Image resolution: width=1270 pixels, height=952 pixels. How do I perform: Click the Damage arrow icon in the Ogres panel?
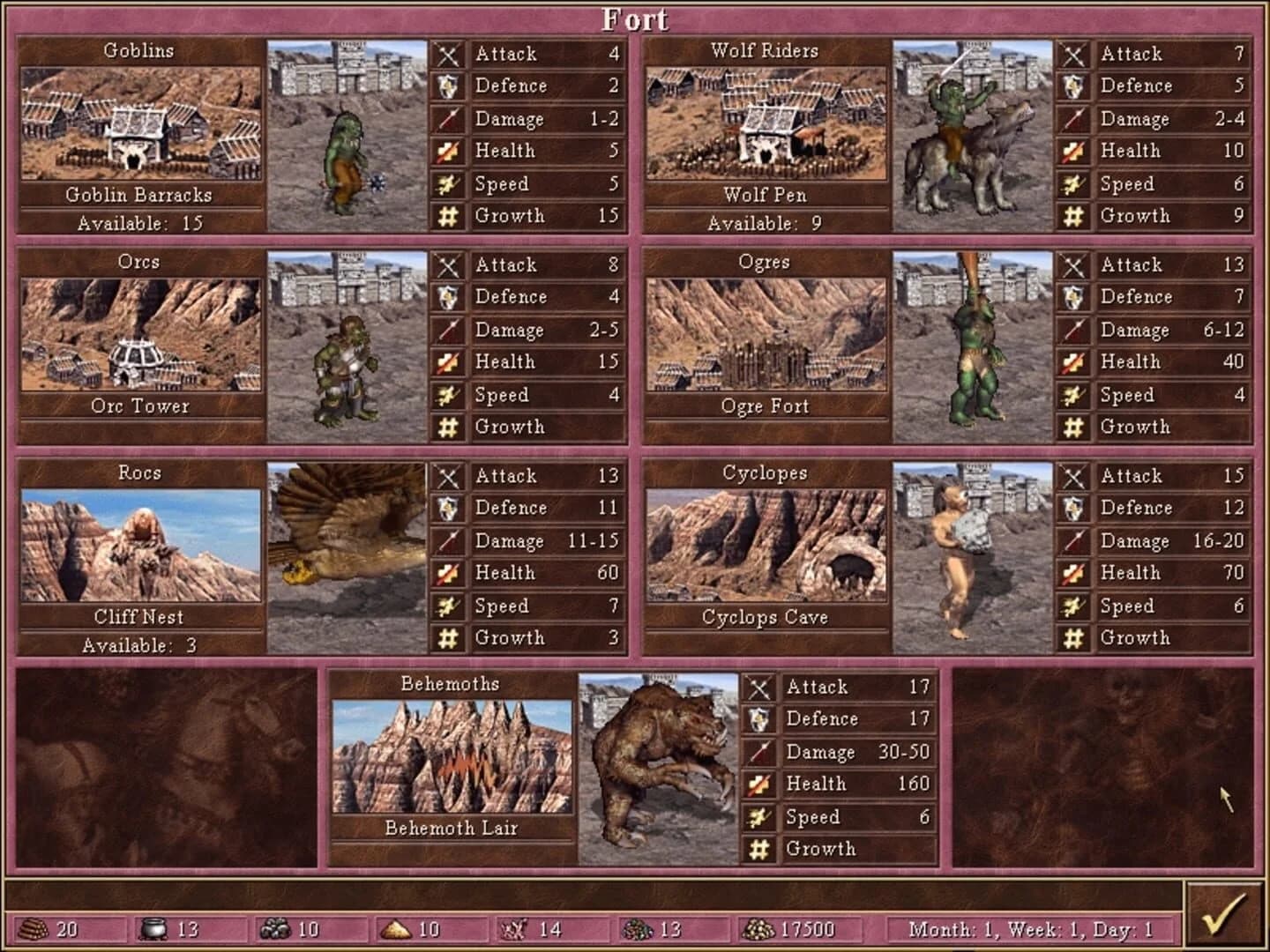[x=1074, y=330]
